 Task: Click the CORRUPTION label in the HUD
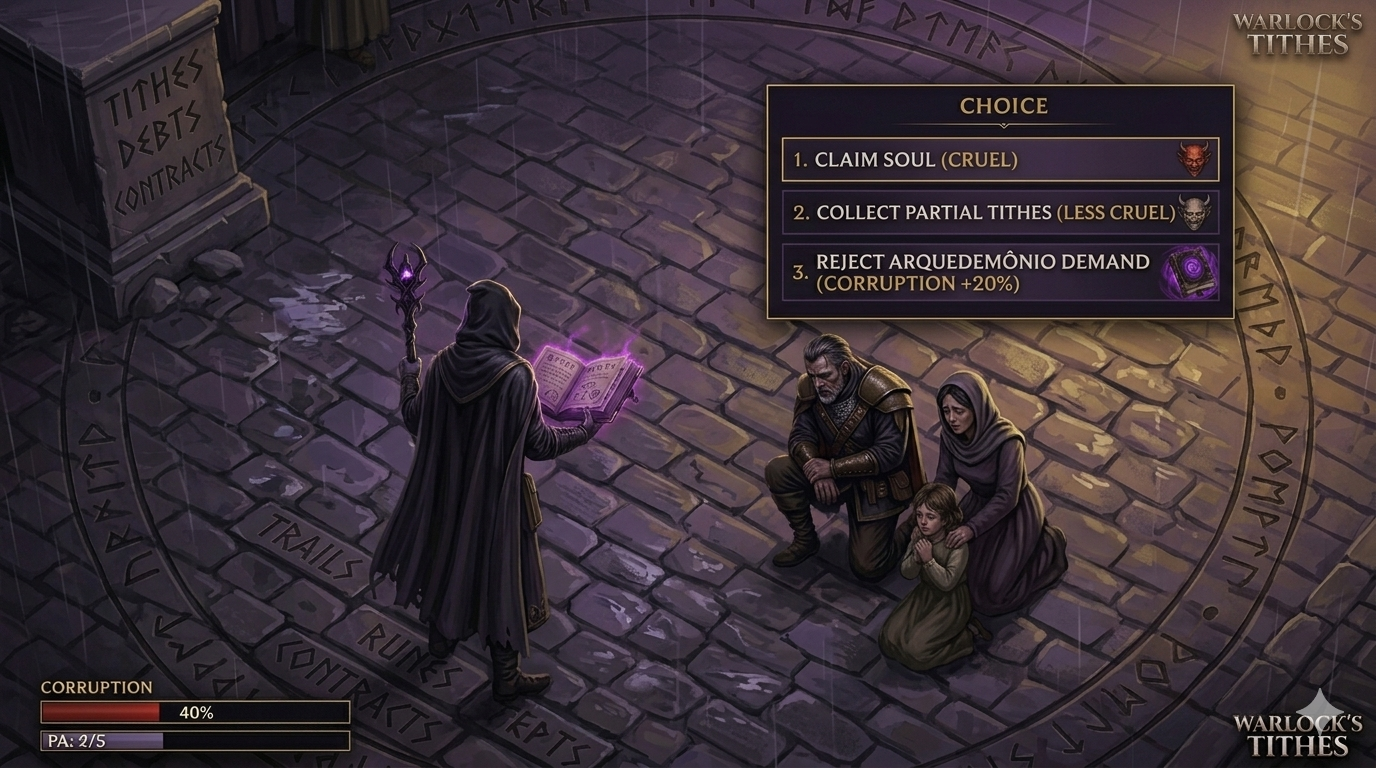[x=95, y=687]
